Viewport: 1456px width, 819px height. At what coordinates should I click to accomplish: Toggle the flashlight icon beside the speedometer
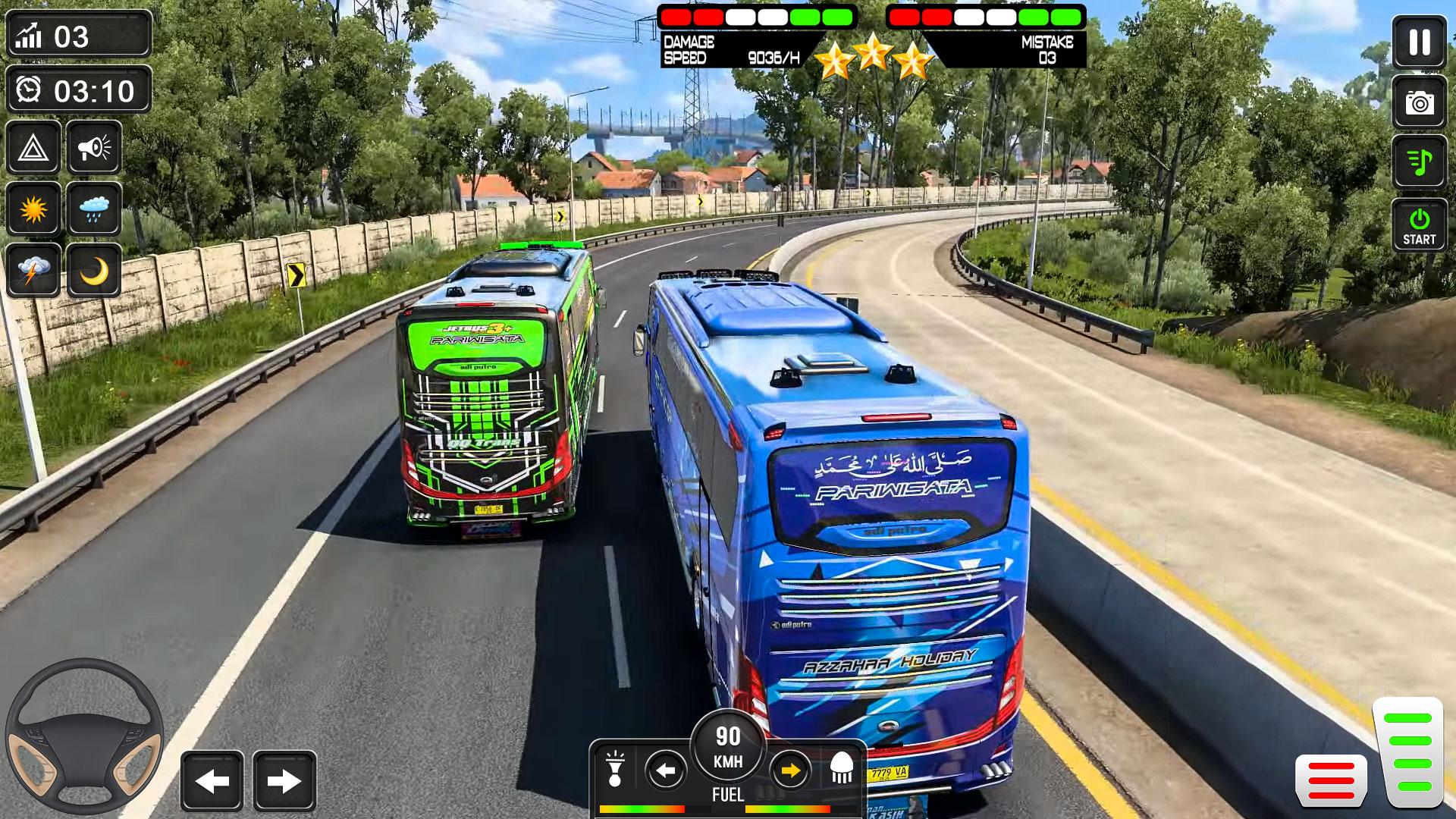(615, 769)
